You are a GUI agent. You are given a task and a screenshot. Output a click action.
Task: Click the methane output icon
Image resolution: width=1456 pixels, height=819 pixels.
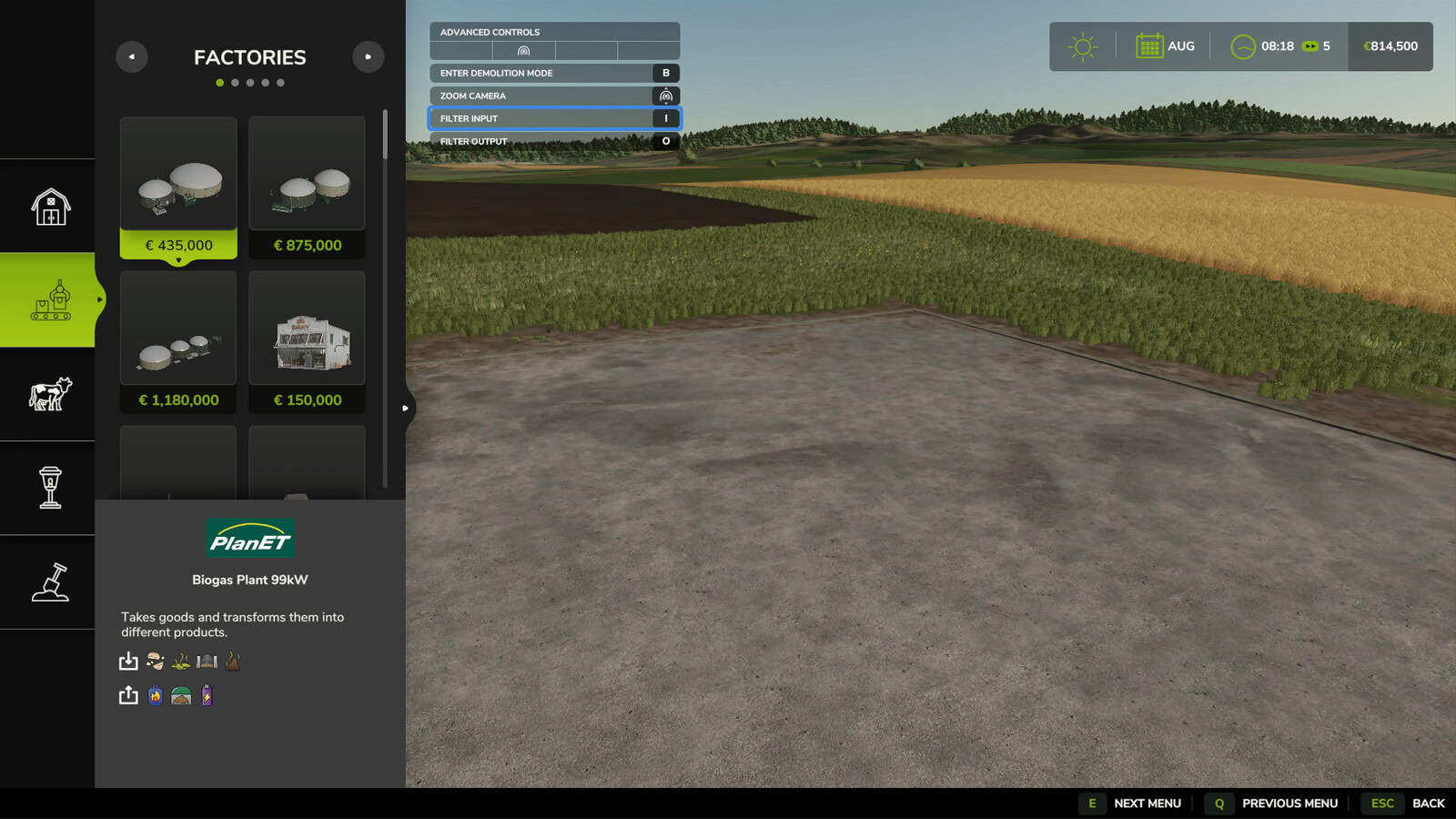tap(155, 695)
